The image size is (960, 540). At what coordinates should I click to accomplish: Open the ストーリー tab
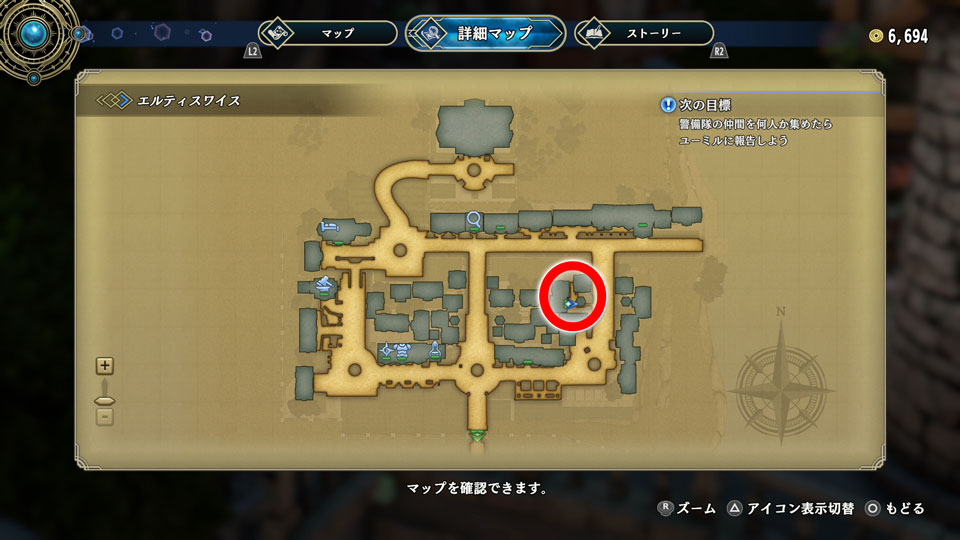pos(645,33)
